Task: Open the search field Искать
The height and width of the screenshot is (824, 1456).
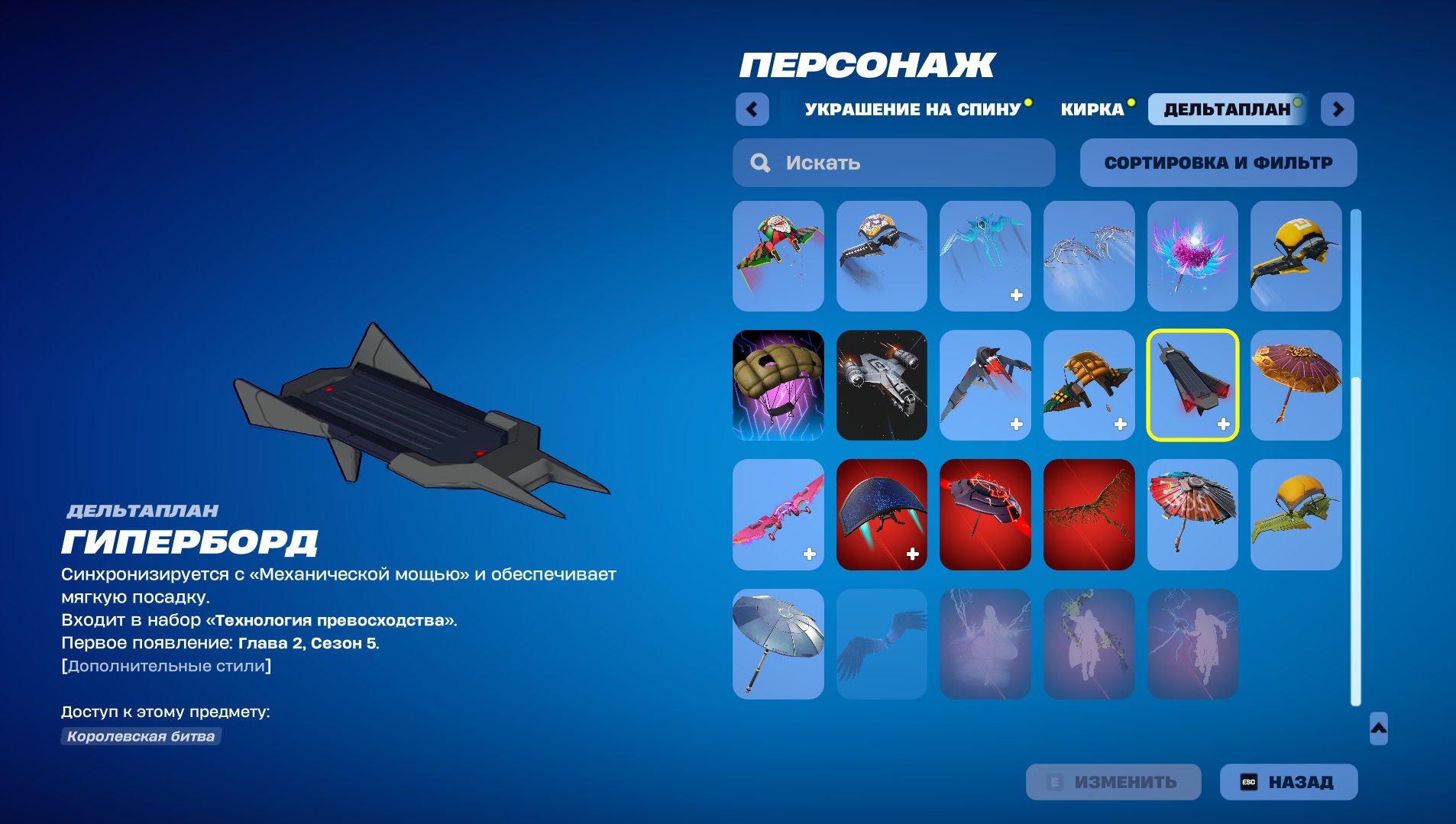Action: [x=894, y=163]
